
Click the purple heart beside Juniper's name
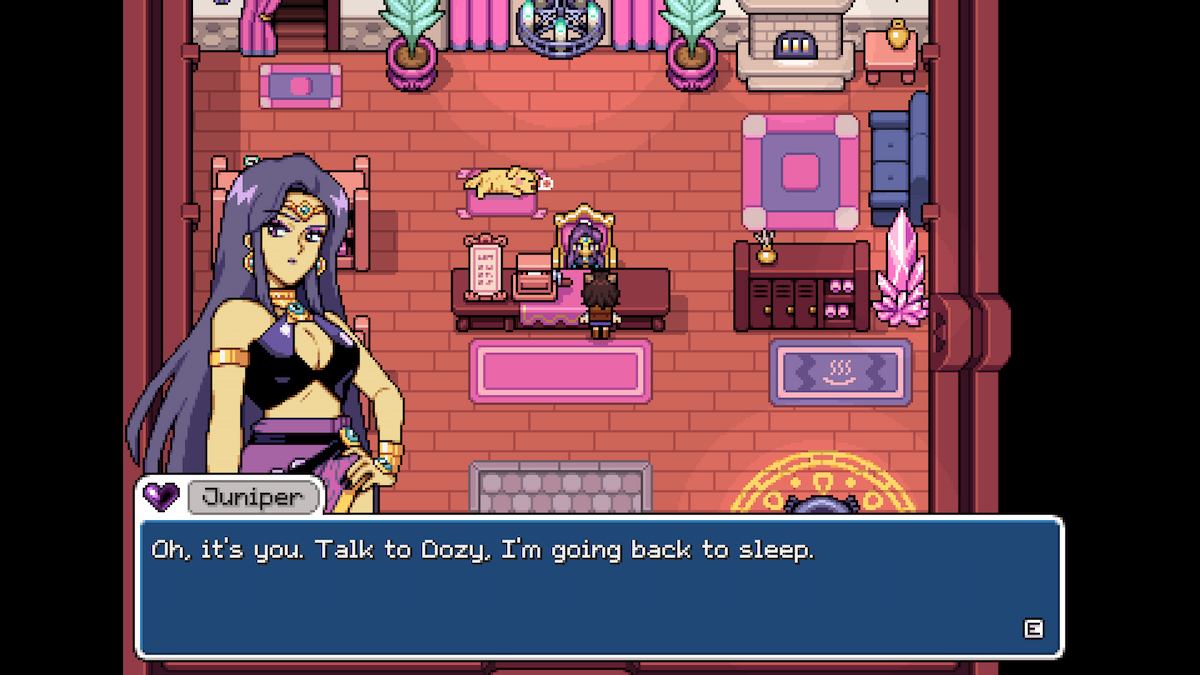(161, 496)
